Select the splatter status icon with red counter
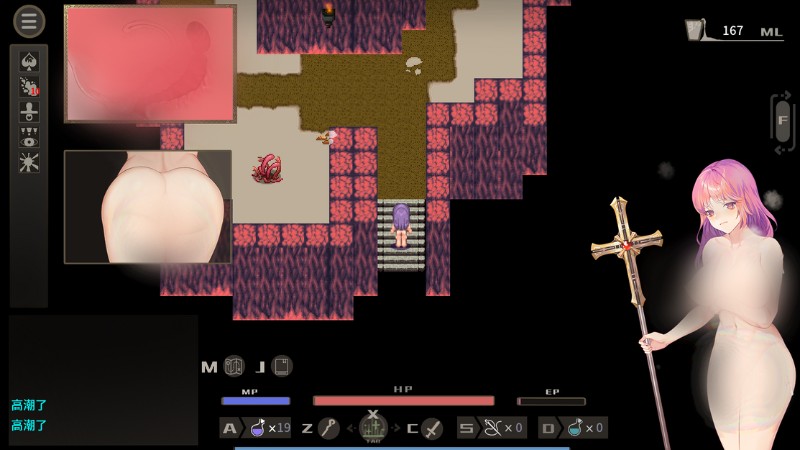The image size is (800, 450). click(x=29, y=86)
